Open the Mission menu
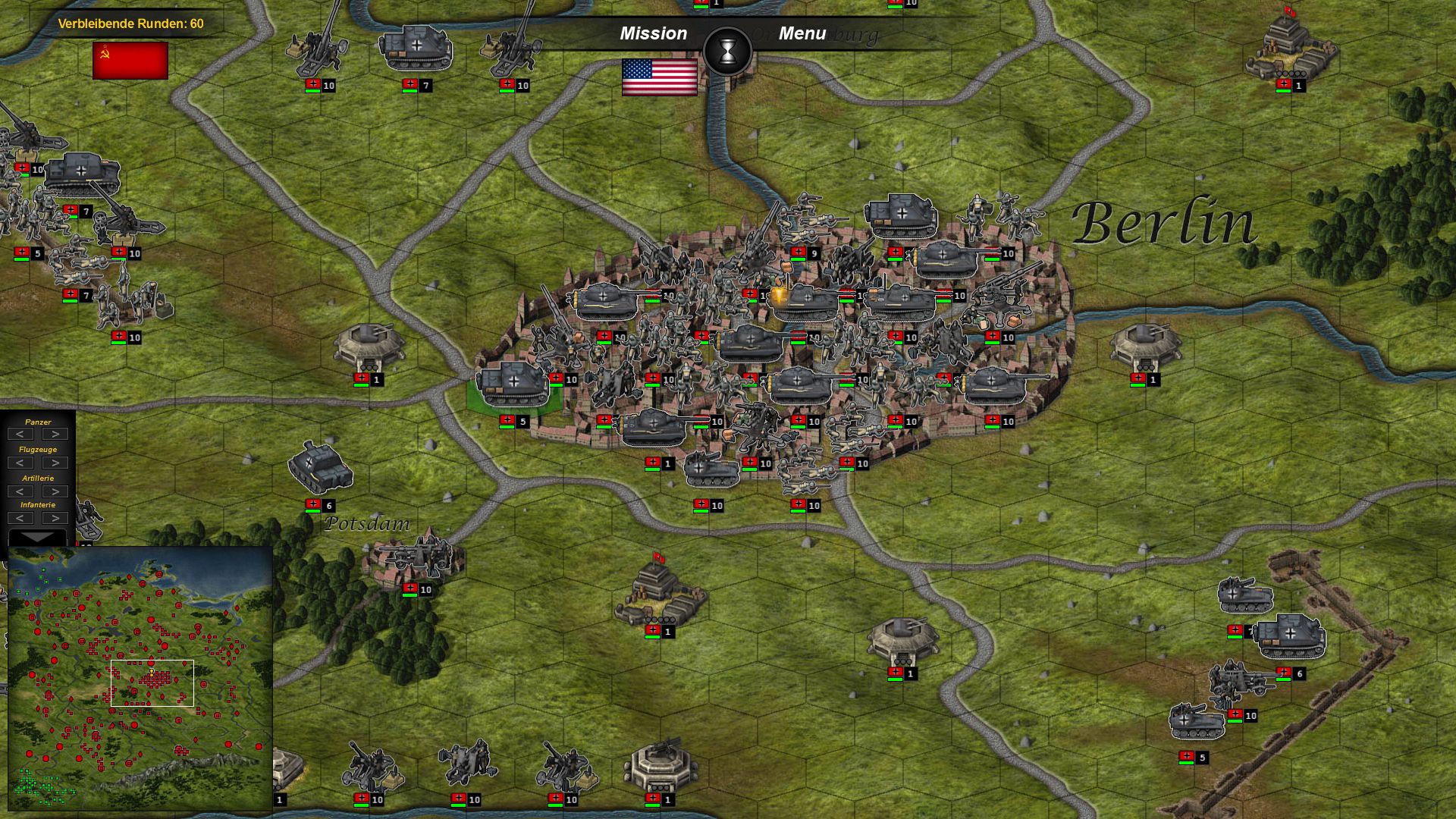The width and height of the screenshot is (1456, 819). tap(653, 33)
